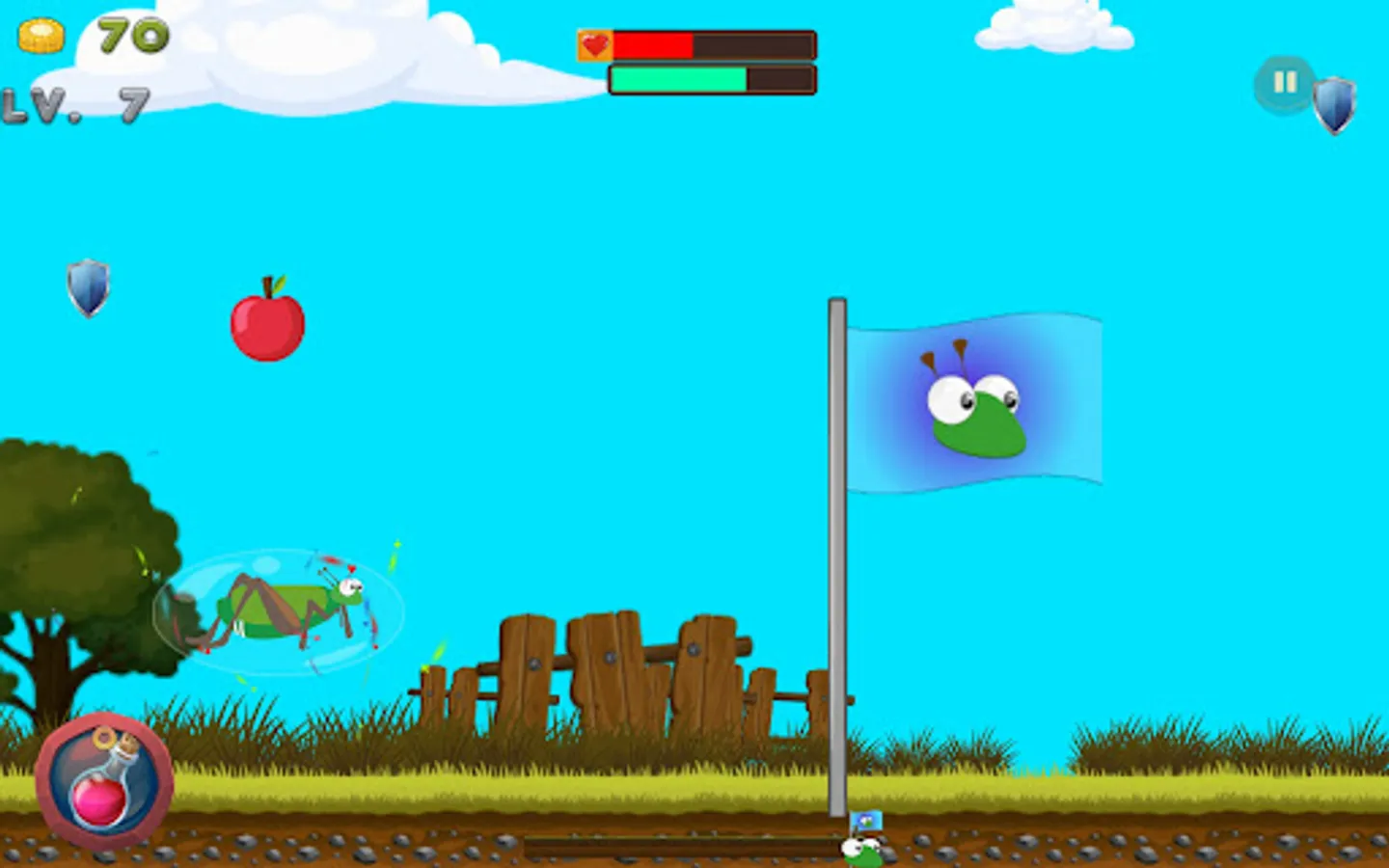Viewport: 1389px width, 868px height.
Task: Tap the small green player bug
Action: coord(861,849)
